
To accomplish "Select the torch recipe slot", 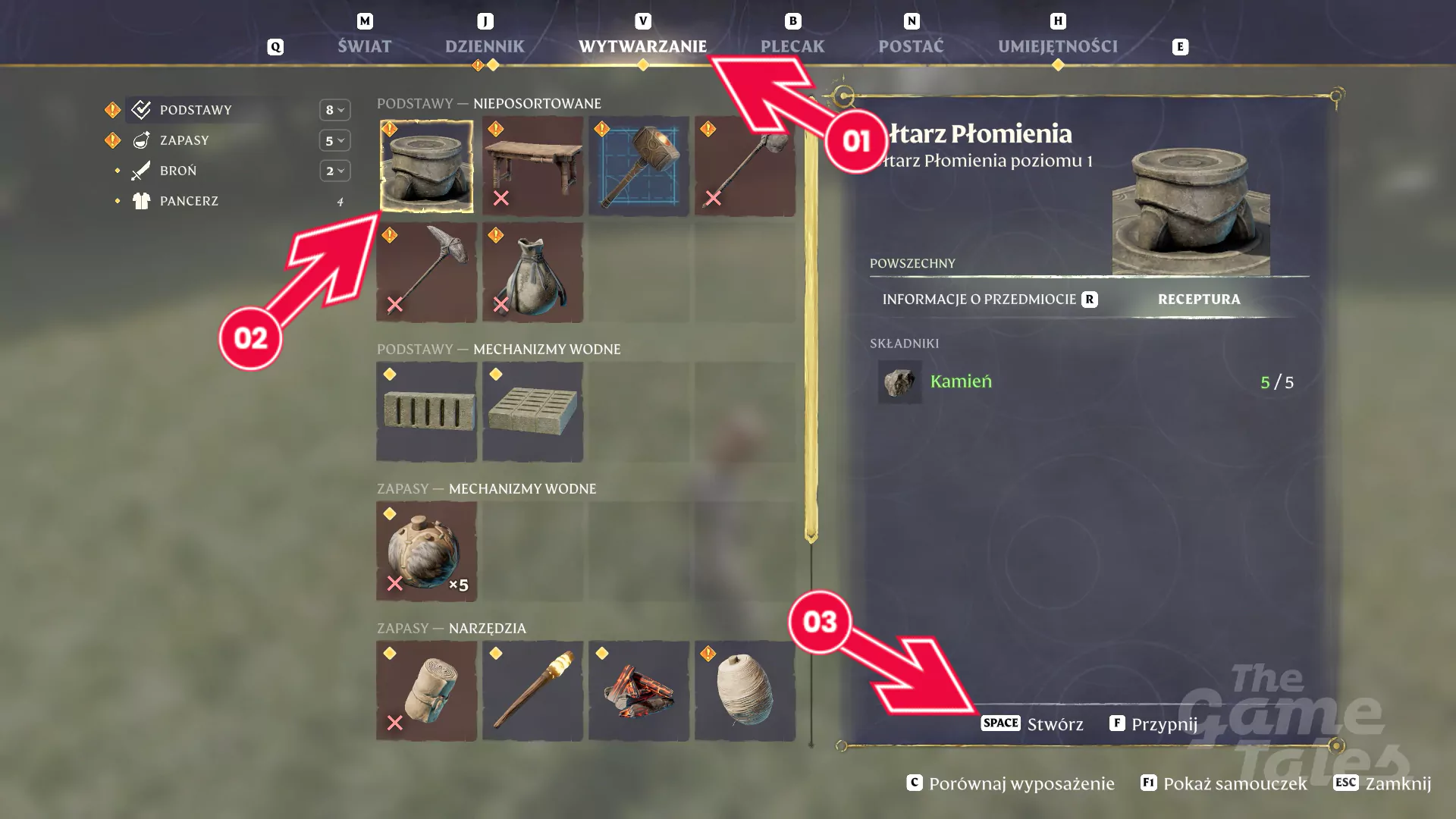I will 532,691.
